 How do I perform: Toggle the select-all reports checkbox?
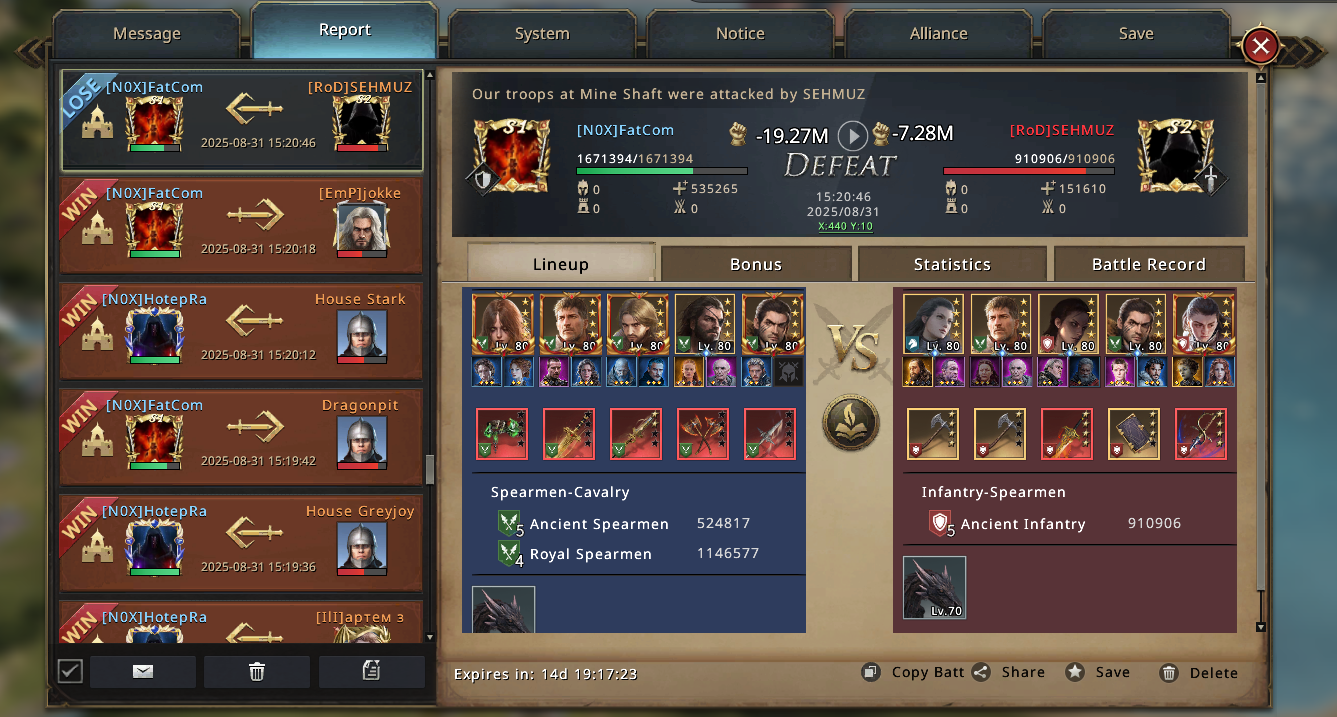70,671
